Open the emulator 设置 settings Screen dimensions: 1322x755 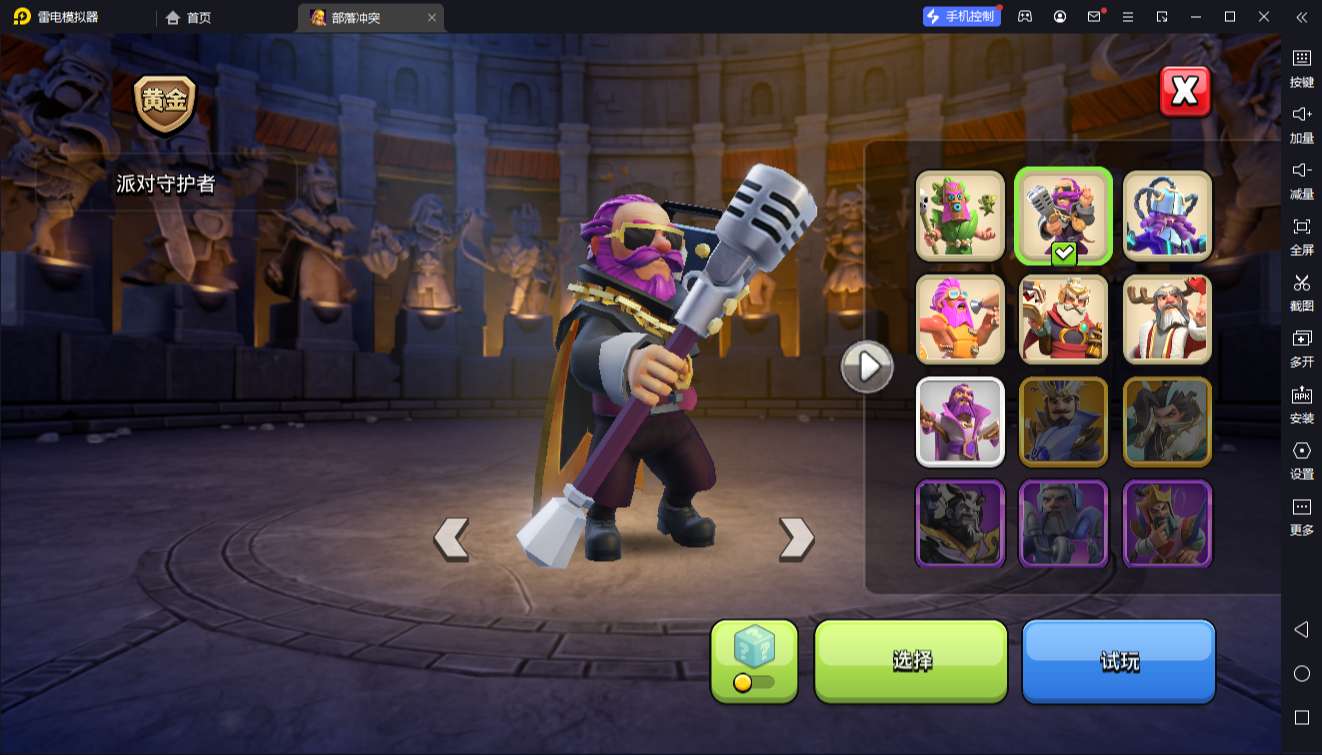pos(1301,458)
